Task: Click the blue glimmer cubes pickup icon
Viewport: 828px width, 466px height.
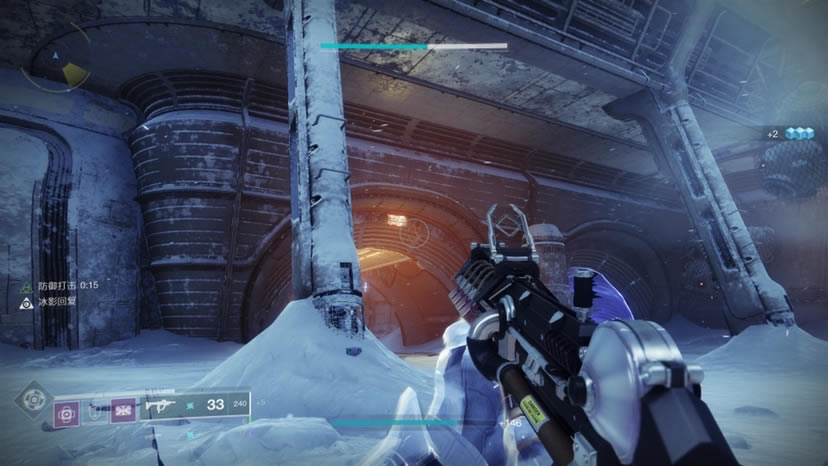Action: (798, 133)
